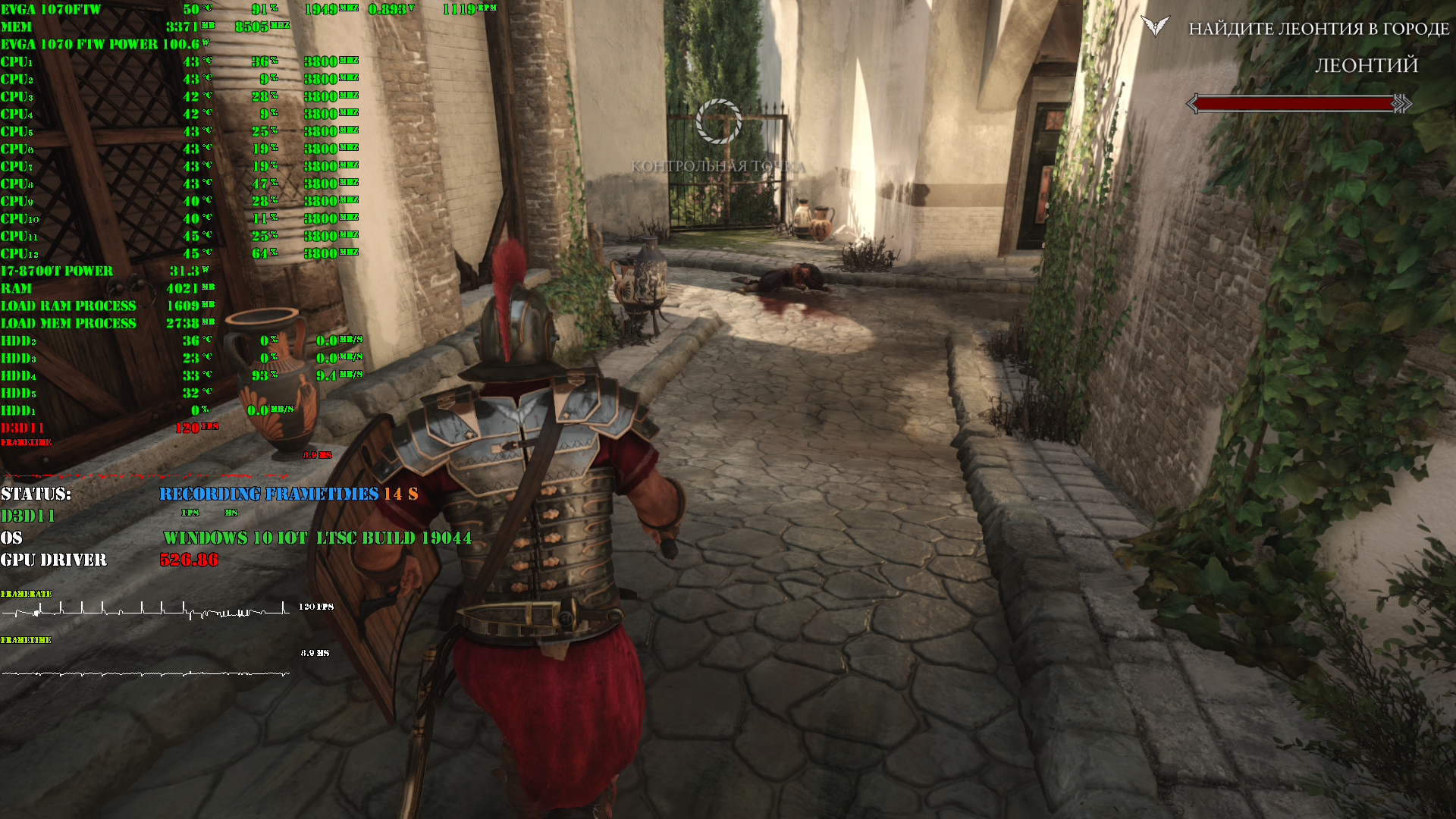Click the eagle emblem beside the objective

click(1155, 27)
